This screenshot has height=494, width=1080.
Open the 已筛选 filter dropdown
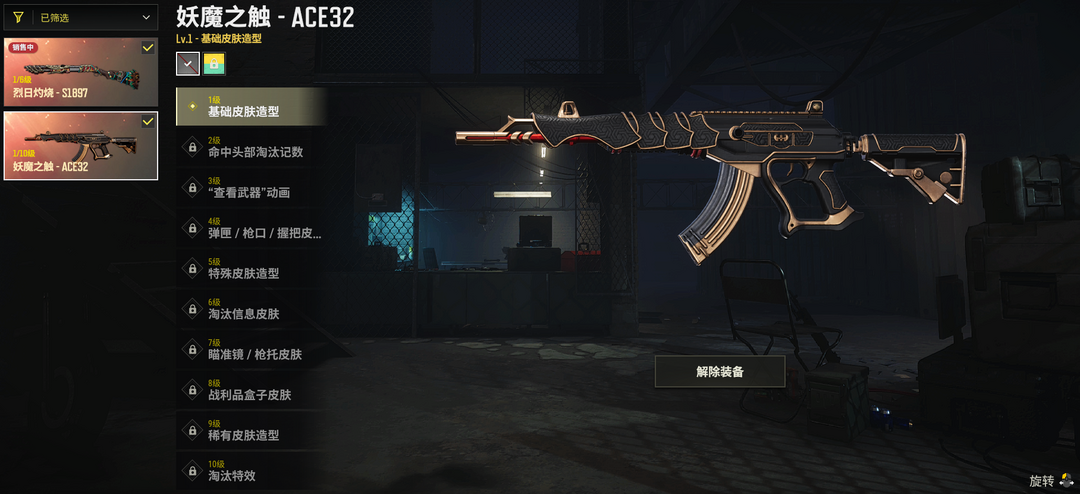pyautogui.click(x=81, y=17)
